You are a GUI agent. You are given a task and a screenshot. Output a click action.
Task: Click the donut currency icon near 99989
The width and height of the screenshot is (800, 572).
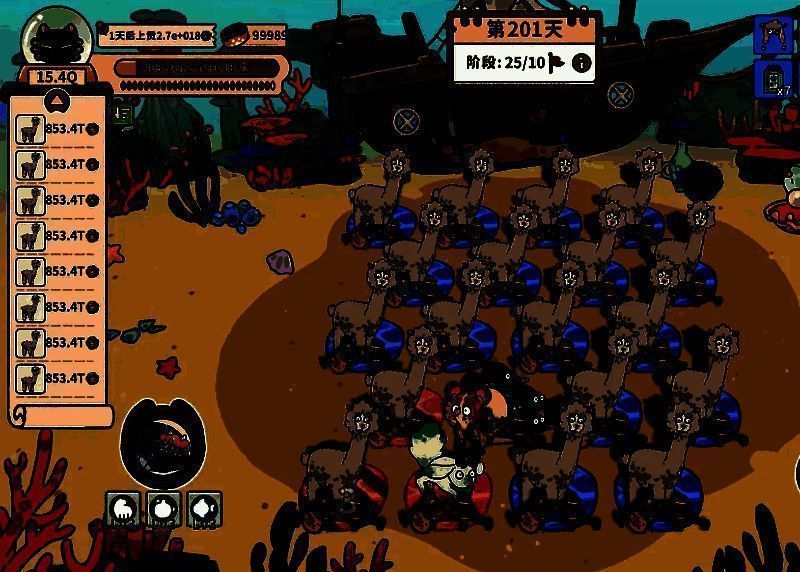[x=236, y=35]
